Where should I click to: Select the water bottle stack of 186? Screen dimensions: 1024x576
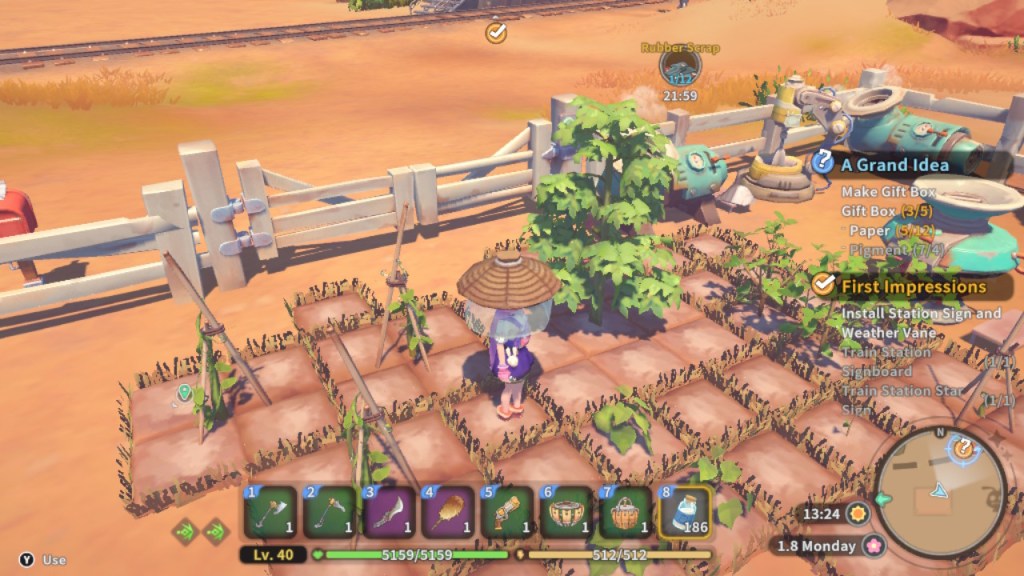(x=687, y=512)
